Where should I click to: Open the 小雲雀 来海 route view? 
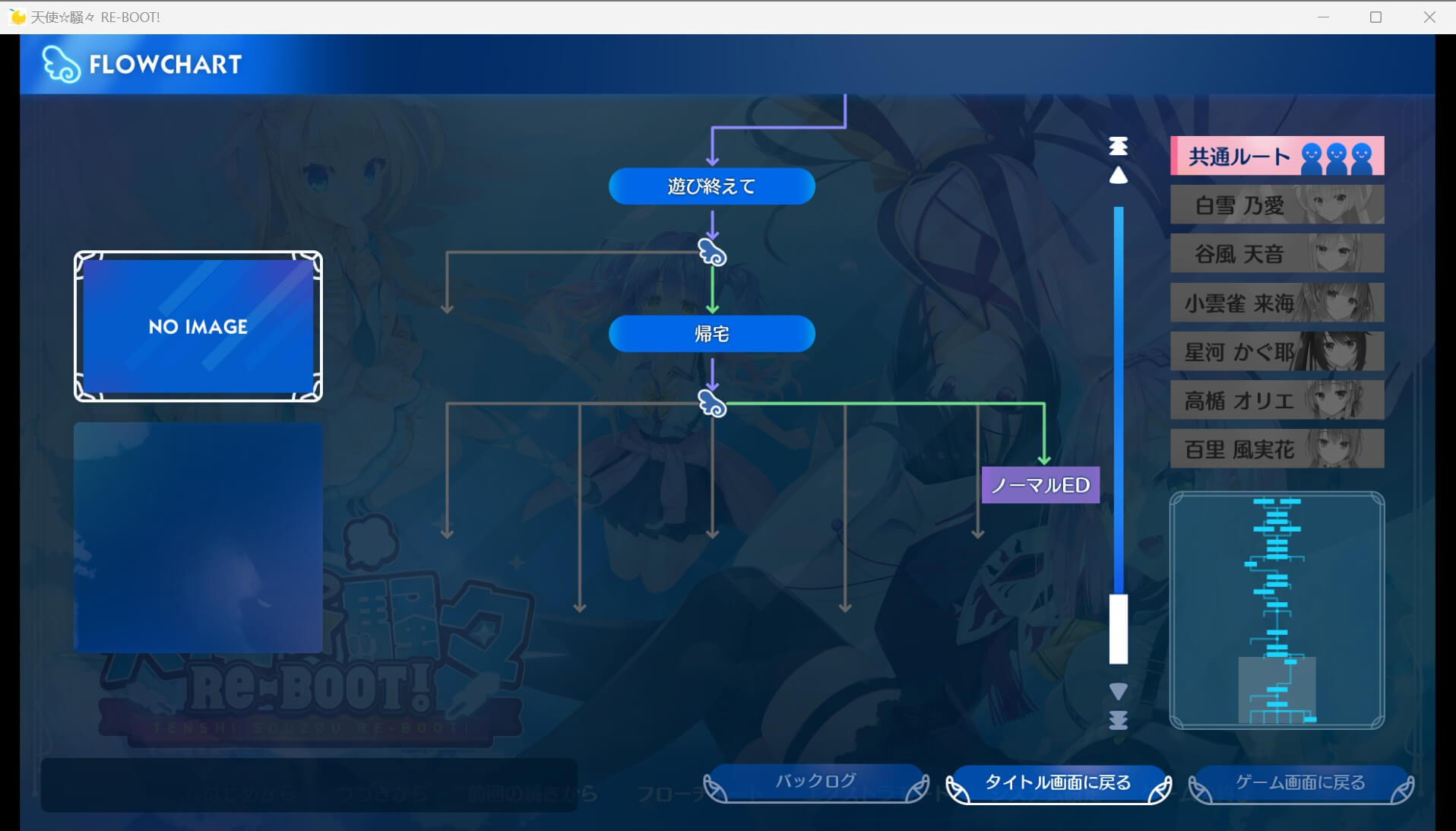point(1277,302)
